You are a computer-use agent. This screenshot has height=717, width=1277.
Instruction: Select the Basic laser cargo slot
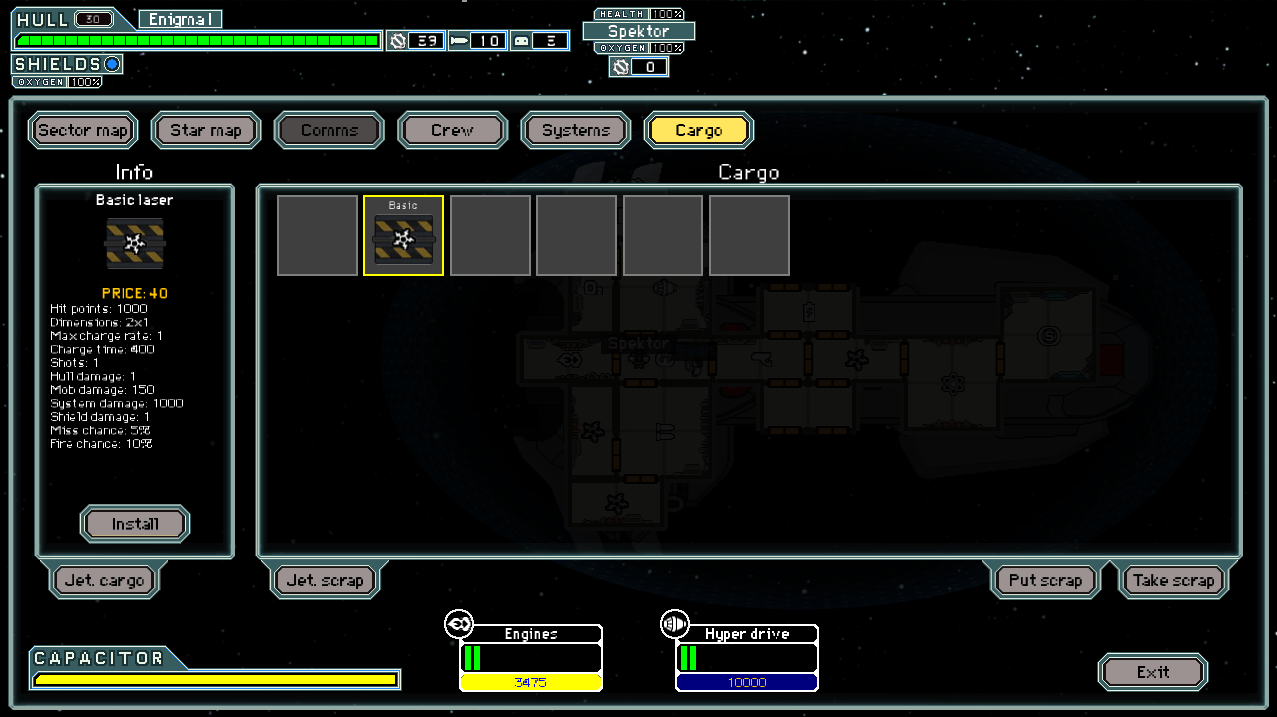pos(403,236)
